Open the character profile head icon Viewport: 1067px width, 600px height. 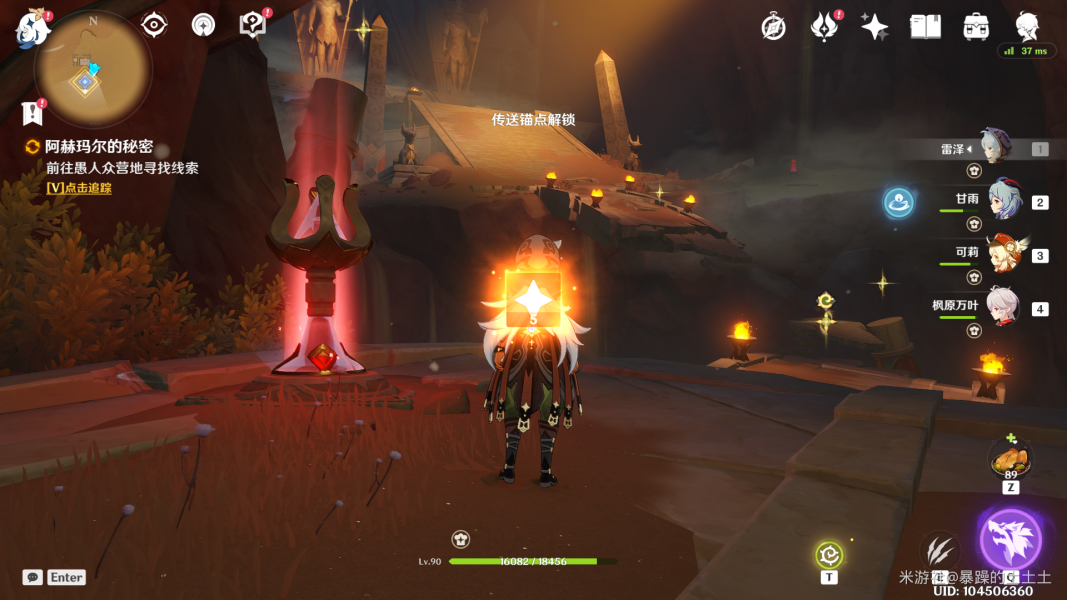[x=1027, y=26]
